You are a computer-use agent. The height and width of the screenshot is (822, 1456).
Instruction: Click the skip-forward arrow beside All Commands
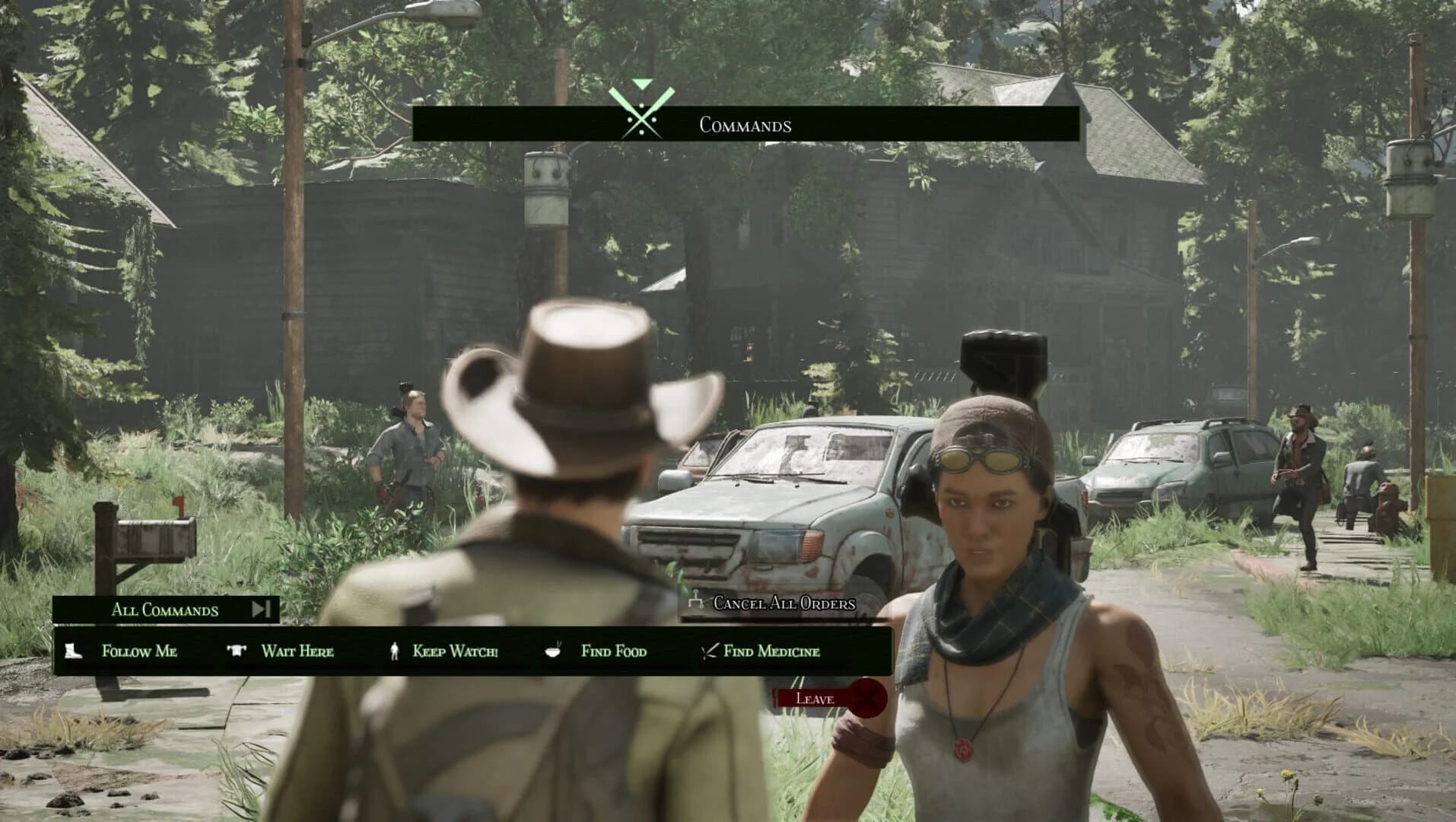point(262,609)
